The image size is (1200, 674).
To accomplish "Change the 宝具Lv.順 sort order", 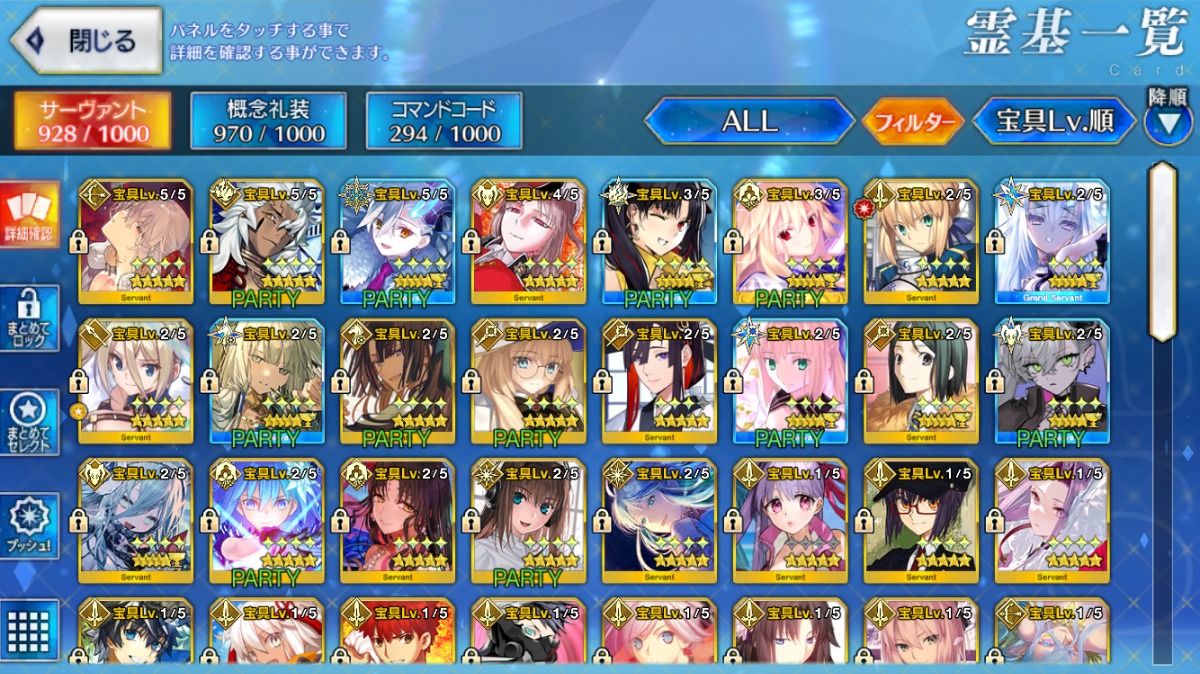I will (x=1054, y=122).
